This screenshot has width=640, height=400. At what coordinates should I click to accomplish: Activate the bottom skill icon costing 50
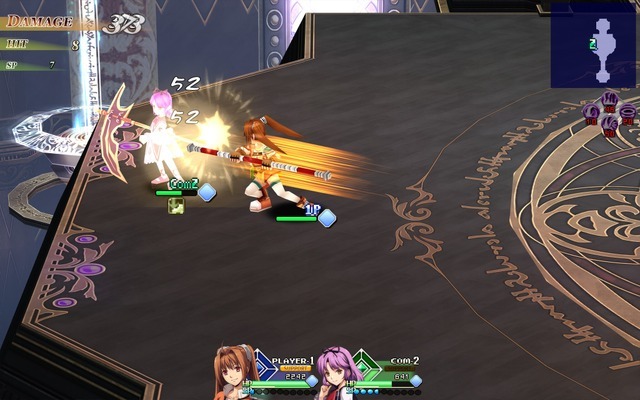tap(609, 124)
